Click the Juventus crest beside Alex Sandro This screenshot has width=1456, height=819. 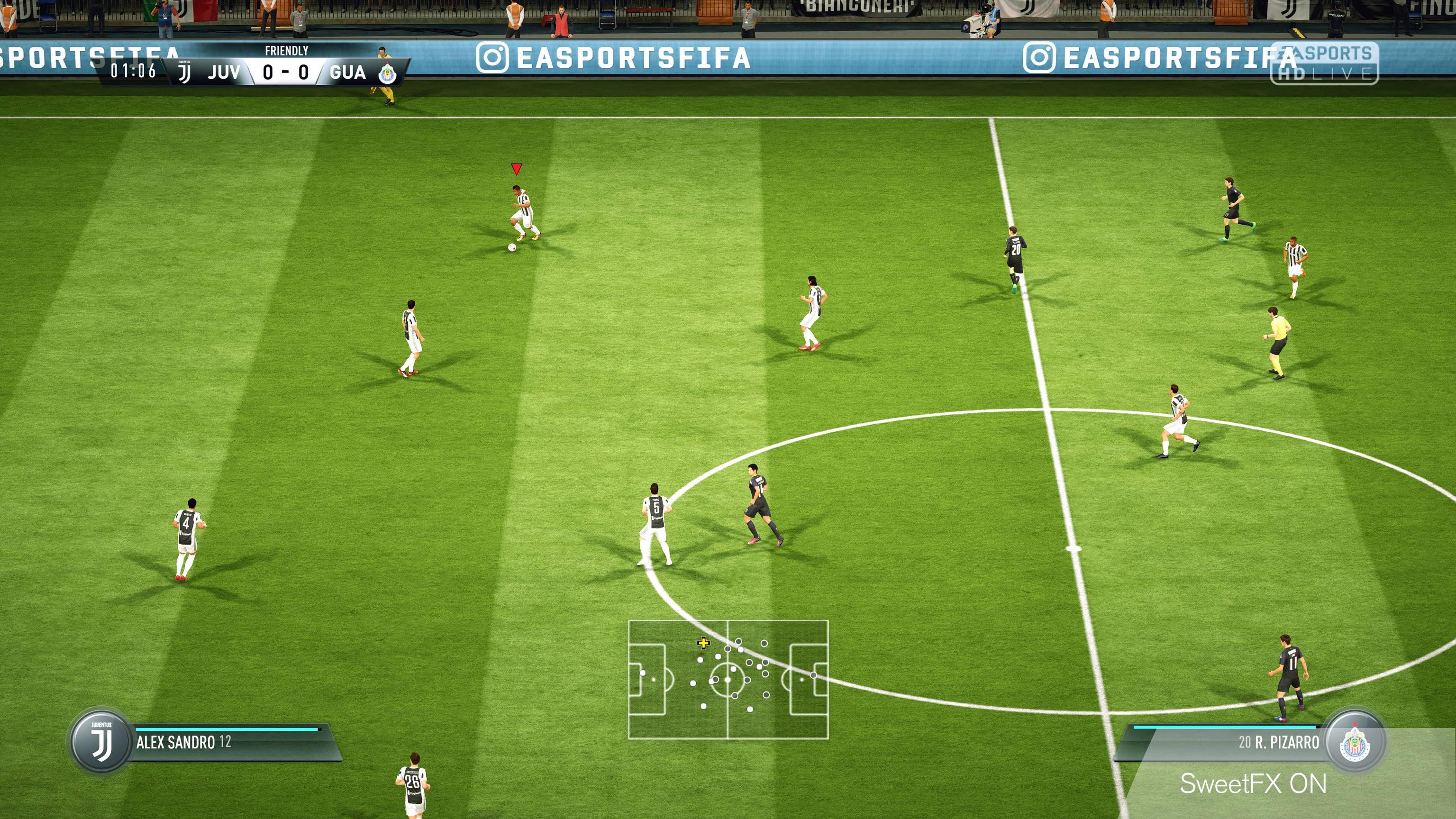[x=102, y=742]
